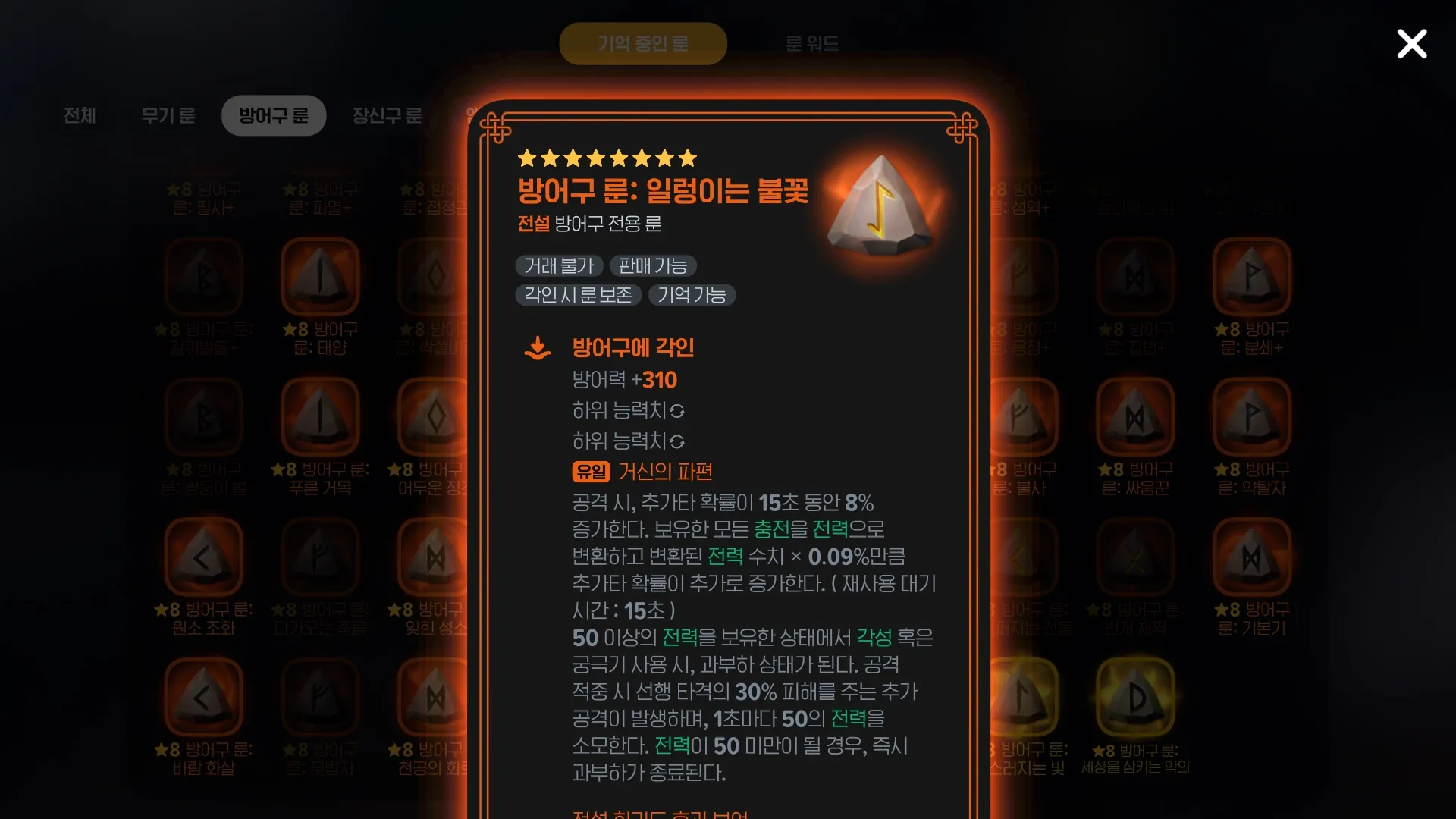Select the 바람 화살 rune icon
1456x819 pixels.
click(203, 698)
